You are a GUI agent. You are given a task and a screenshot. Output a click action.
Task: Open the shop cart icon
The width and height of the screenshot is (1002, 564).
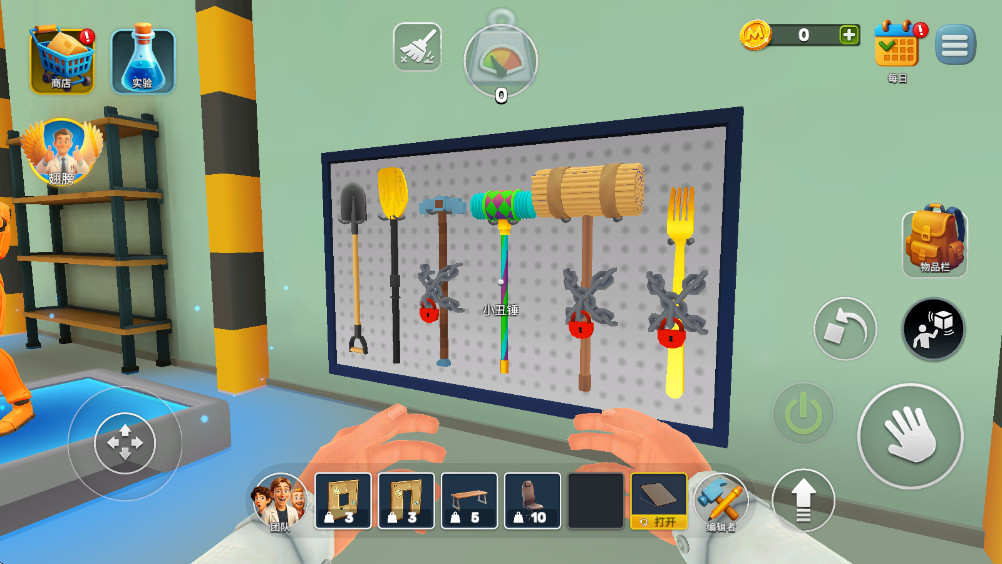[62, 60]
